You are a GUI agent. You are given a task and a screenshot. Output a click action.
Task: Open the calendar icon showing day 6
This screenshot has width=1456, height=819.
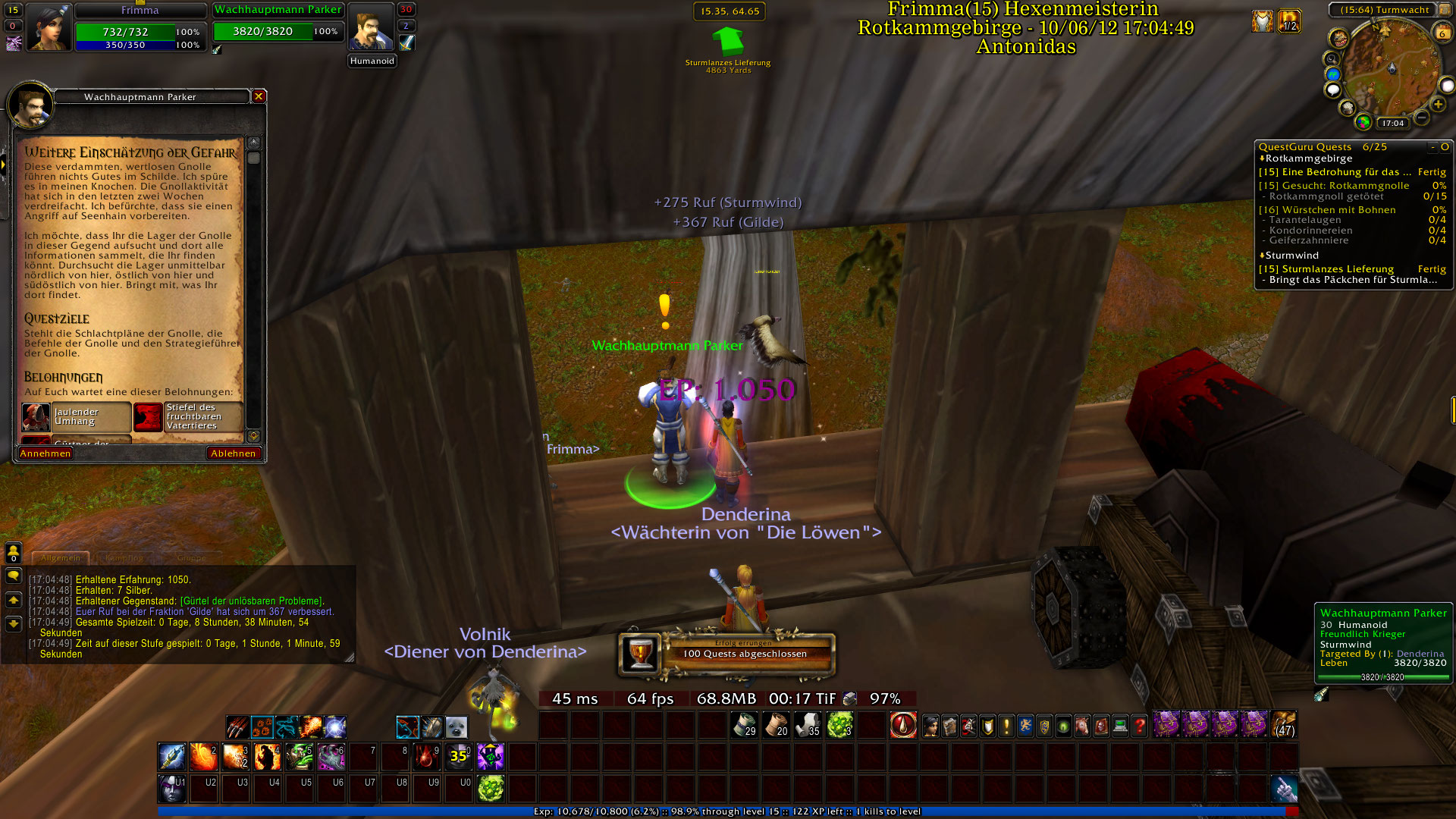(x=1442, y=33)
